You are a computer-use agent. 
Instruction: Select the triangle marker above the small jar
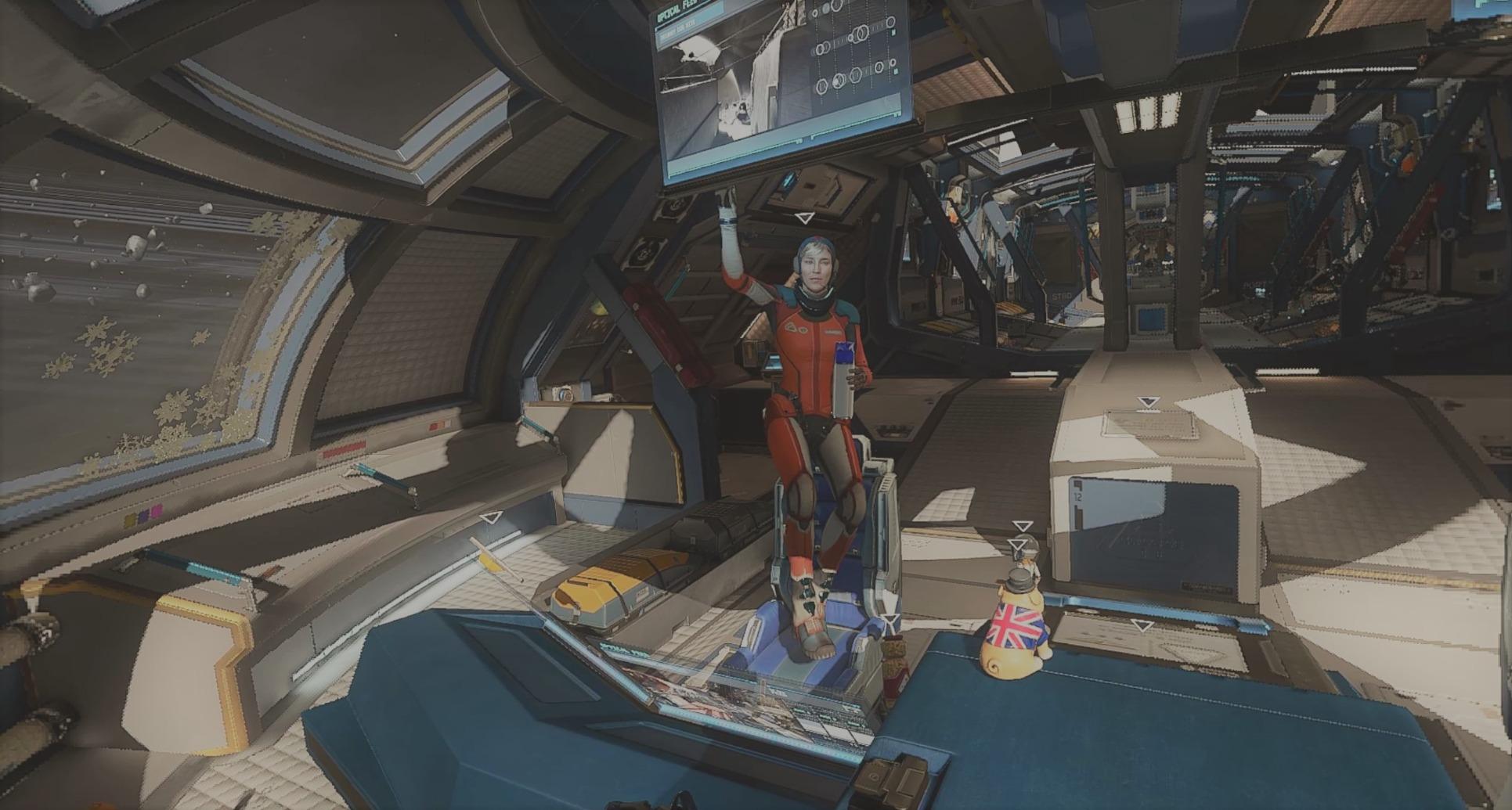[x=890, y=622]
